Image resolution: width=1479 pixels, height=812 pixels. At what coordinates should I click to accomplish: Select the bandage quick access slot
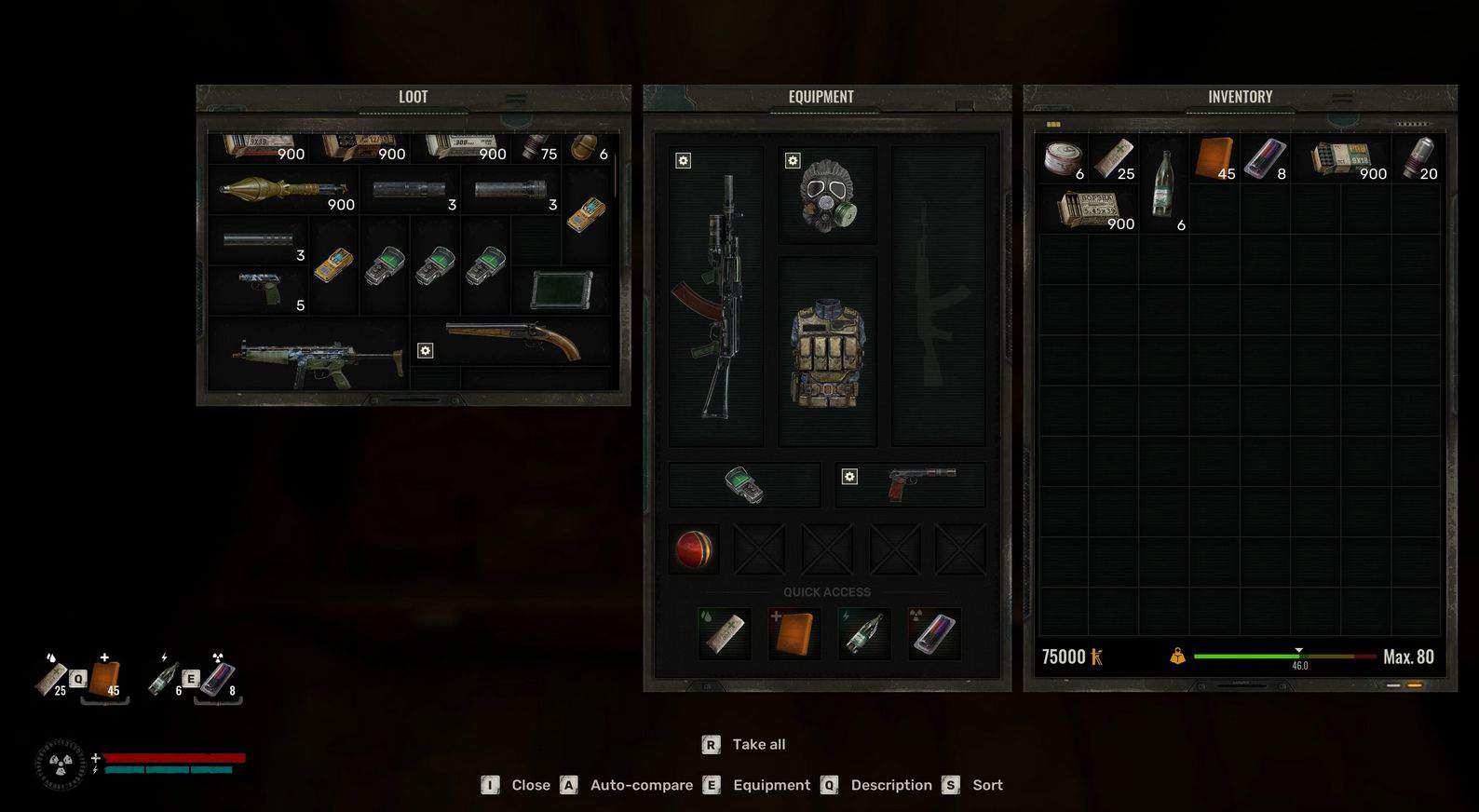click(725, 633)
